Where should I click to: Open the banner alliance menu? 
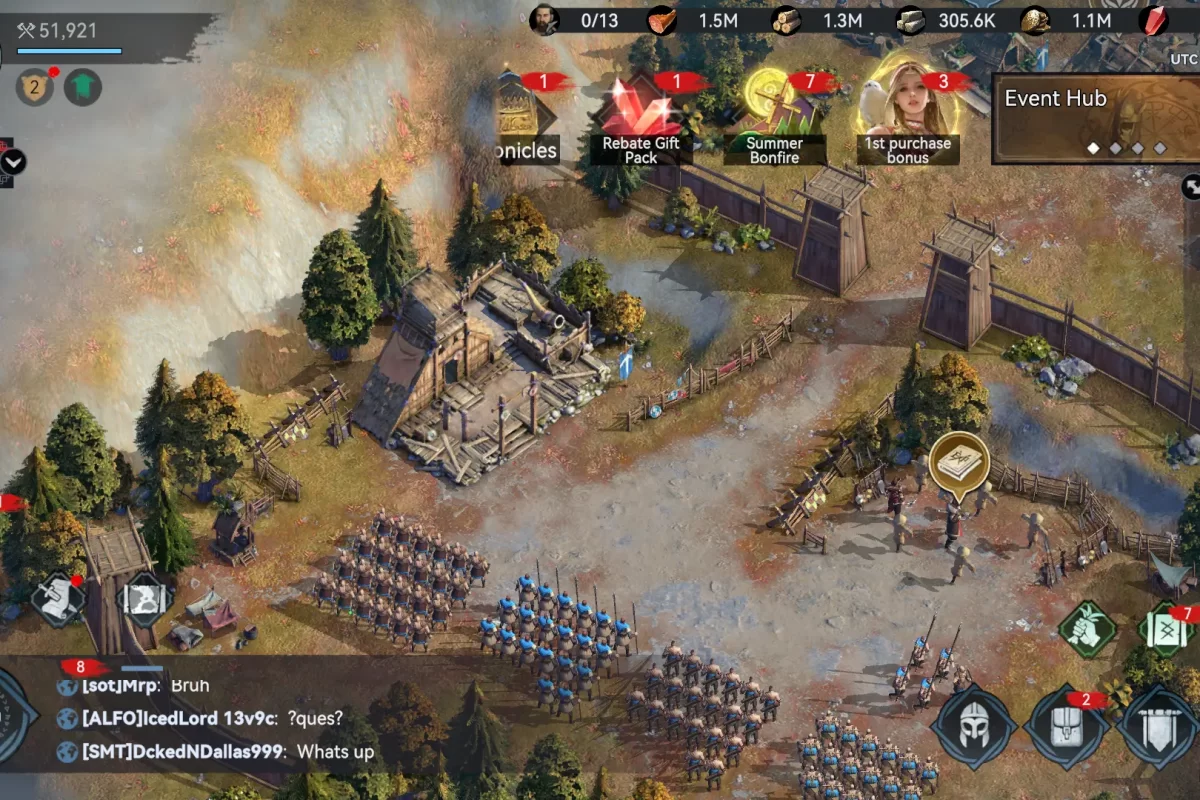coord(1158,727)
